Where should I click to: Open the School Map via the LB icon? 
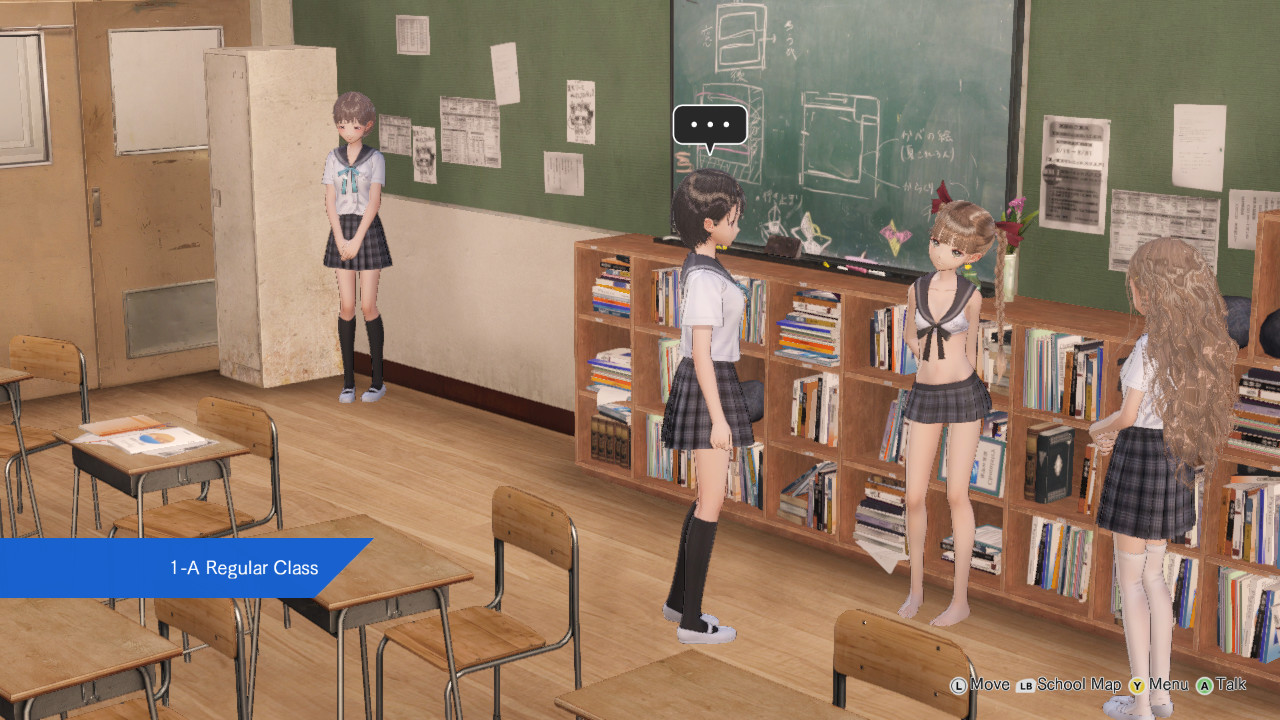(x=1026, y=685)
